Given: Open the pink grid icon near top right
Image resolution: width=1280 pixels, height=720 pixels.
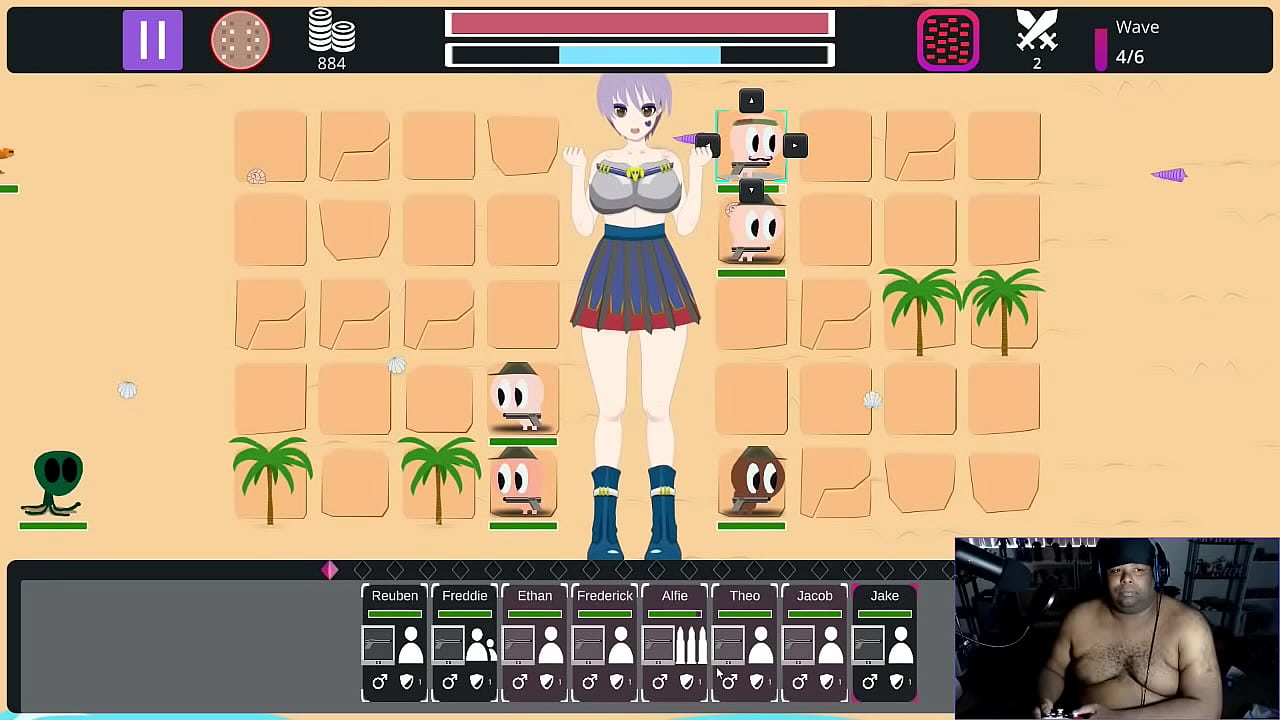Looking at the screenshot, I should point(948,40).
